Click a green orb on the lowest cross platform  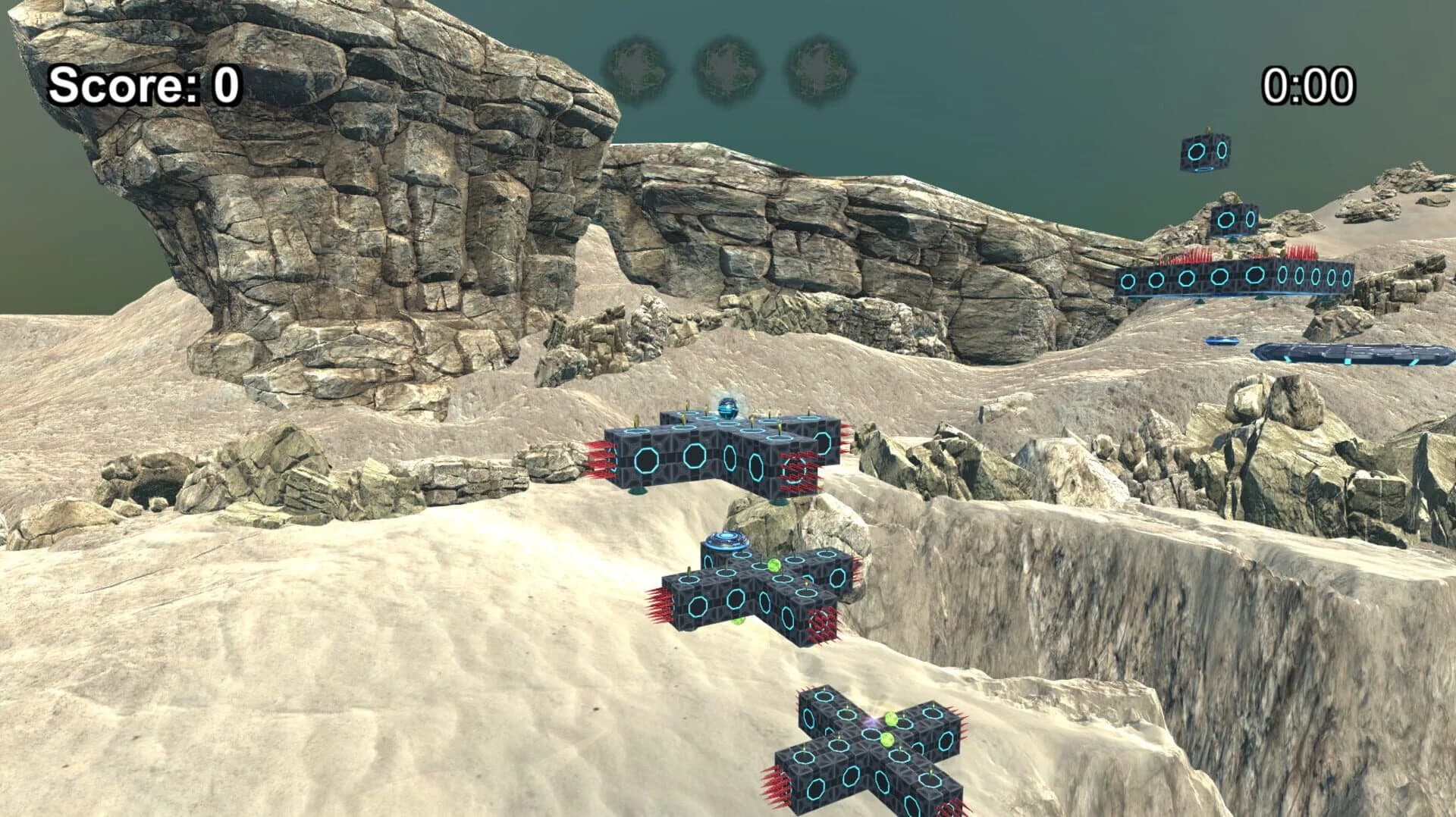pos(891,718)
